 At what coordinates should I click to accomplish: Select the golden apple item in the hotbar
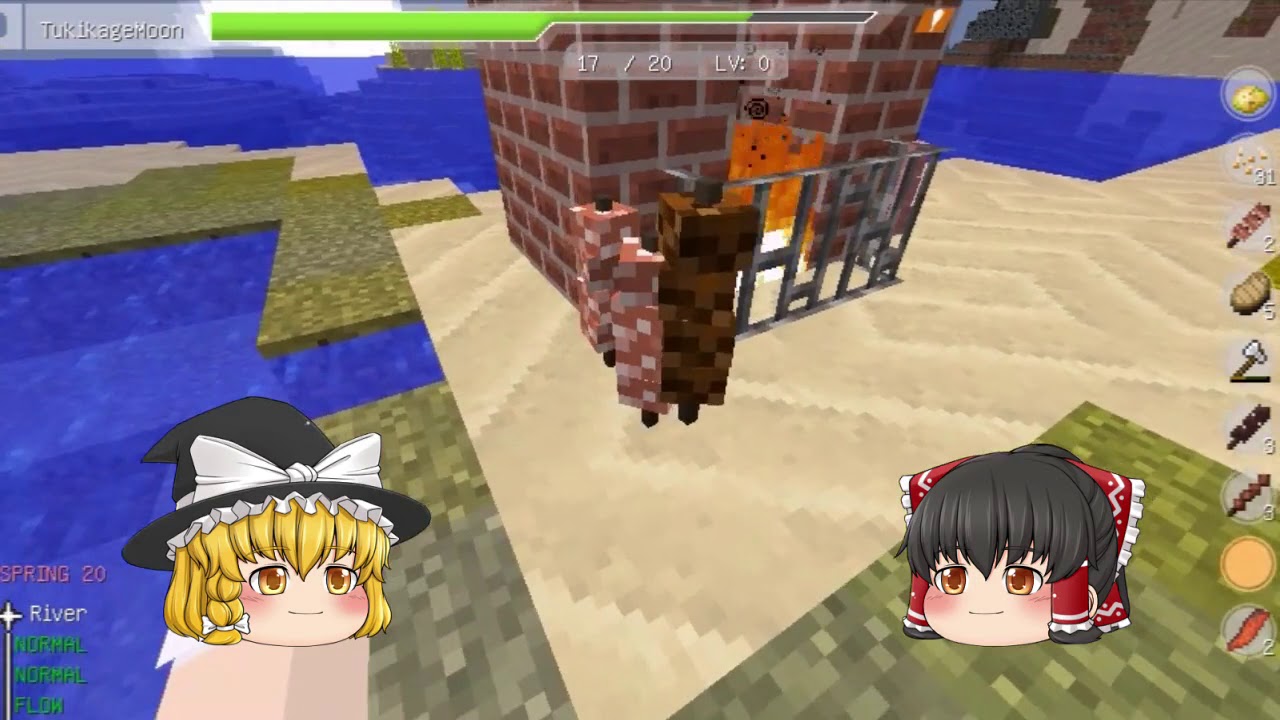1246,95
